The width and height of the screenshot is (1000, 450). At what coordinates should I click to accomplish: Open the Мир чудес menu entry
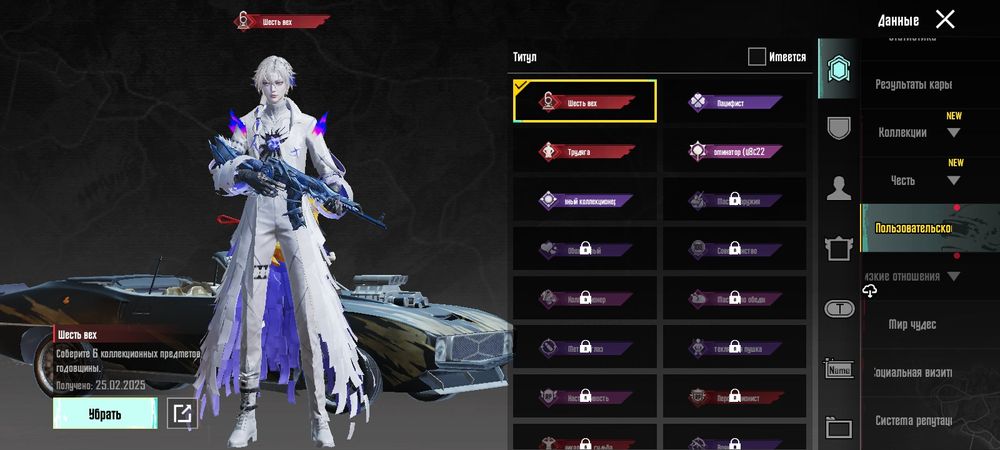click(912, 325)
